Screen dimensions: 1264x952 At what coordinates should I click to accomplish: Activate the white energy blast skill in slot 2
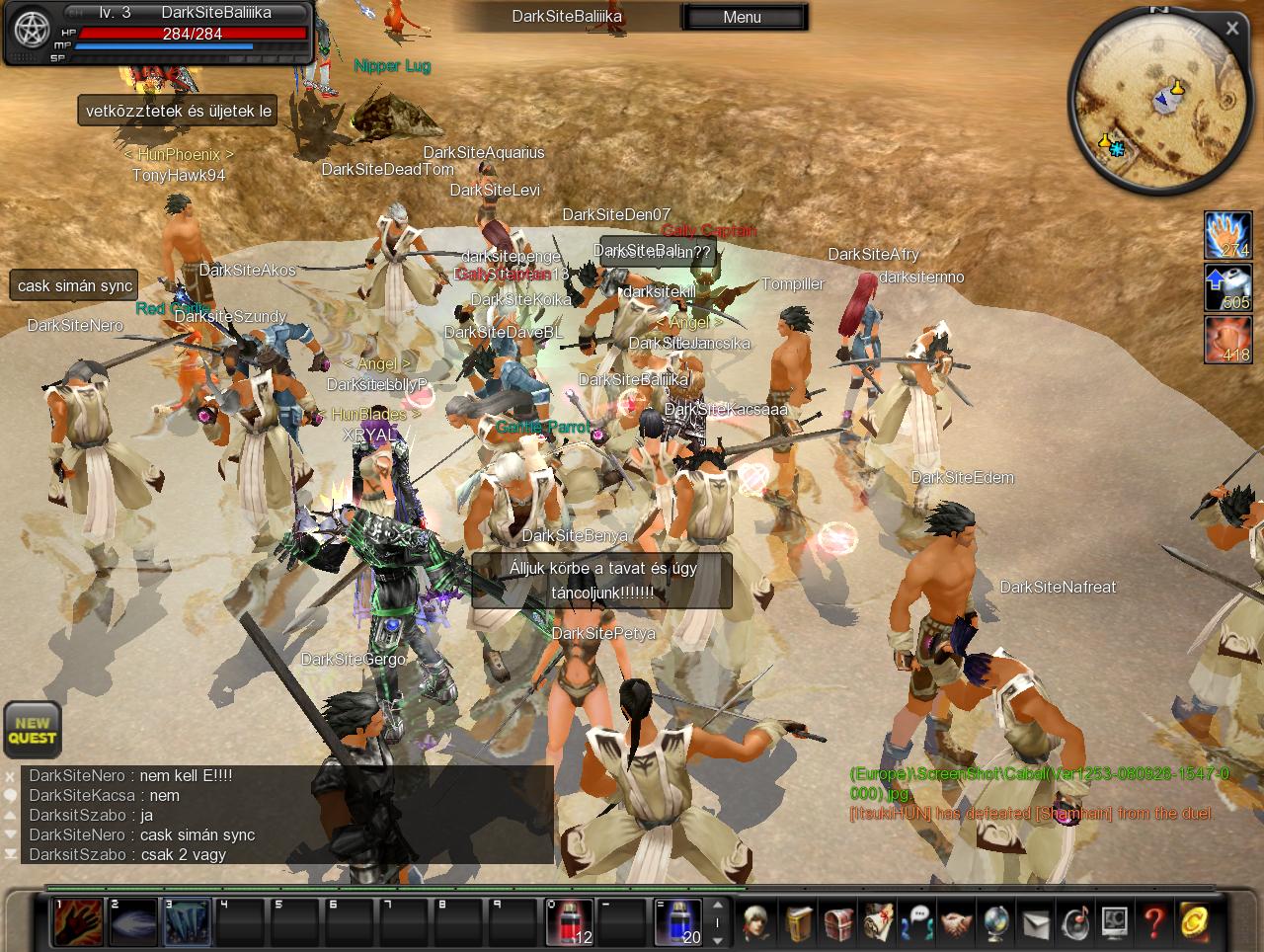pyautogui.click(x=133, y=922)
